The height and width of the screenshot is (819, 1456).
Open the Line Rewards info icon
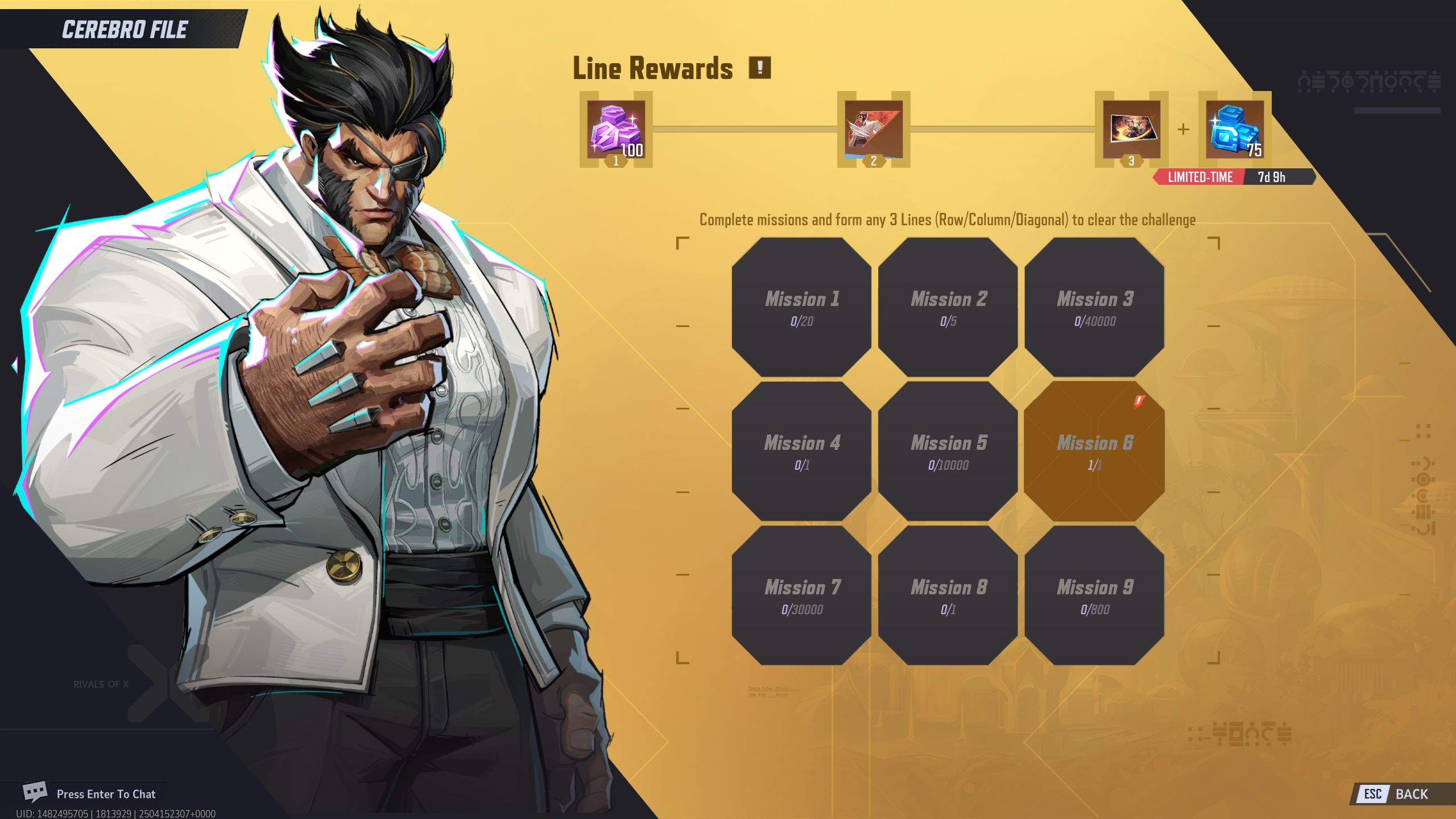tap(759, 68)
